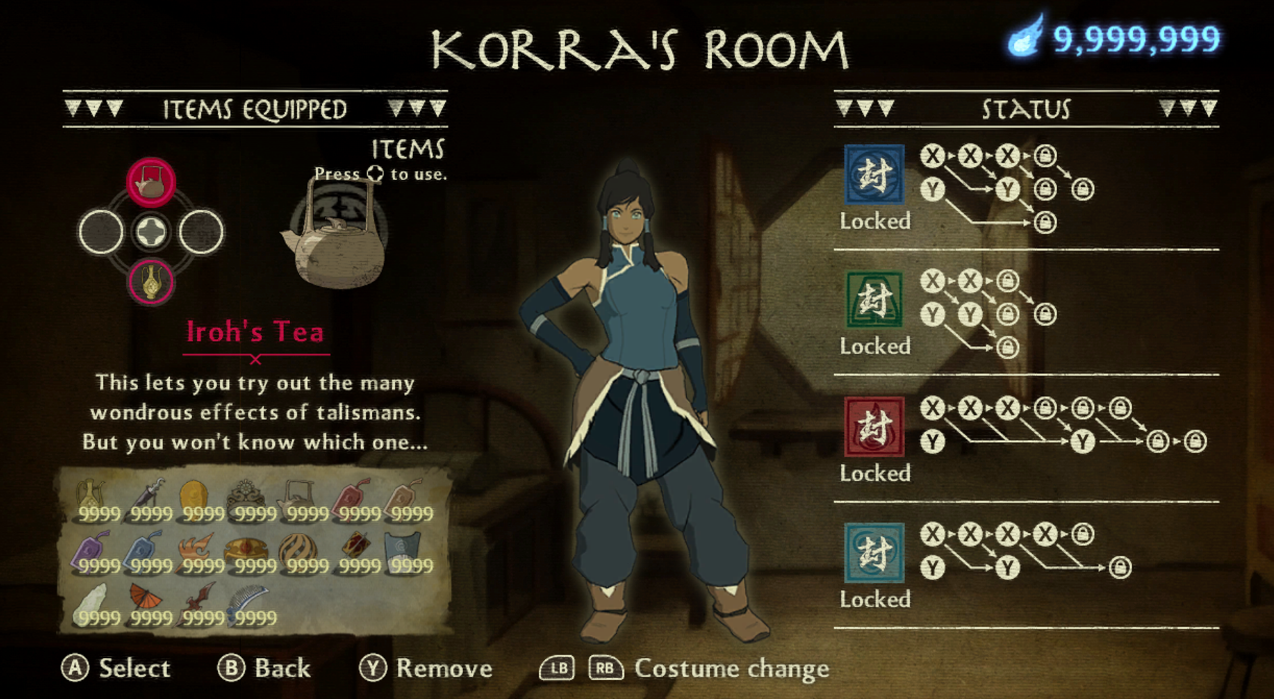
Task: Select the equipped golden vase slot
Action: (x=151, y=282)
